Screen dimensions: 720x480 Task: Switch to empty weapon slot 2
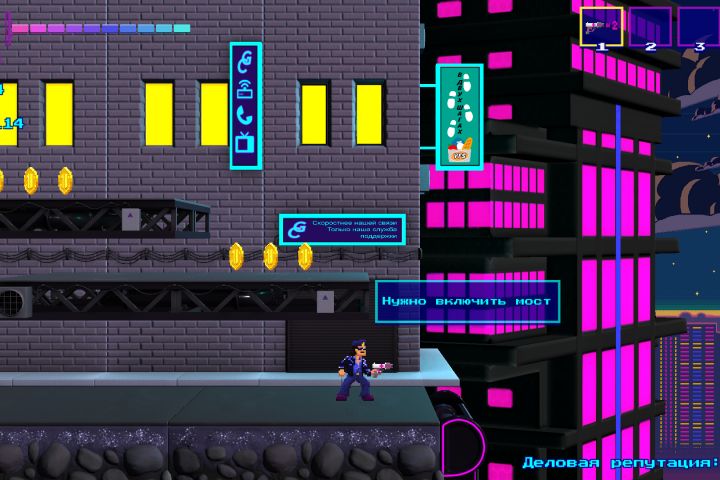pos(650,26)
